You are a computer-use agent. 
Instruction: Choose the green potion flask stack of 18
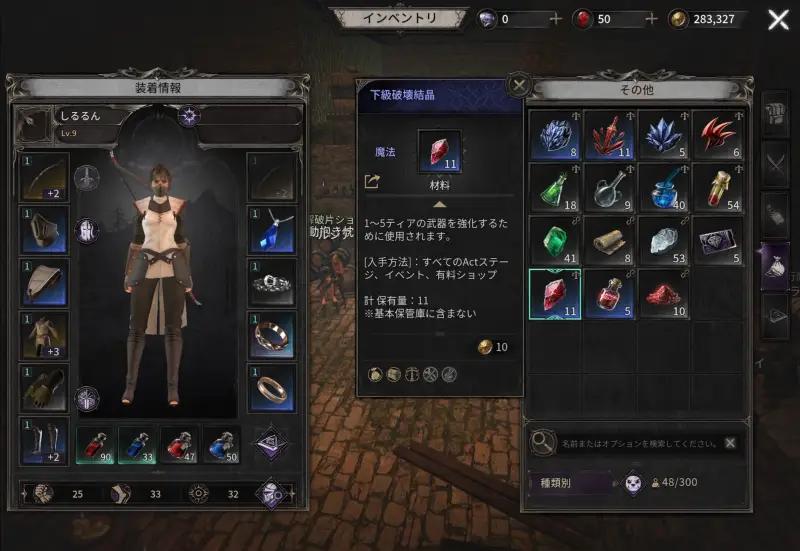(x=553, y=187)
